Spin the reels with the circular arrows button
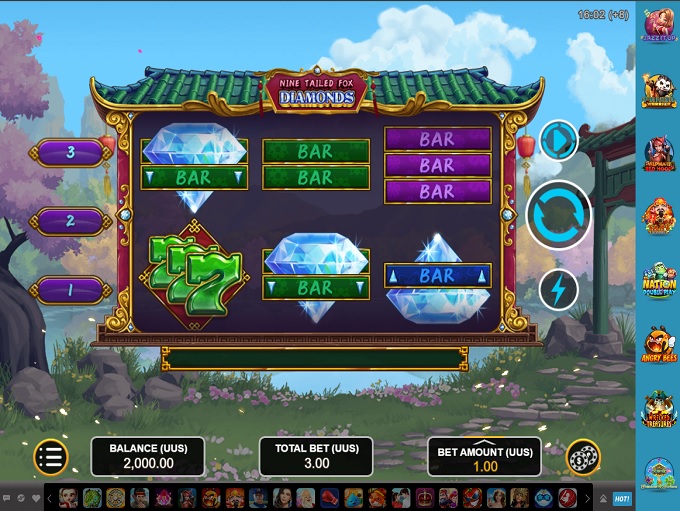This screenshot has height=511, width=680. point(558,215)
